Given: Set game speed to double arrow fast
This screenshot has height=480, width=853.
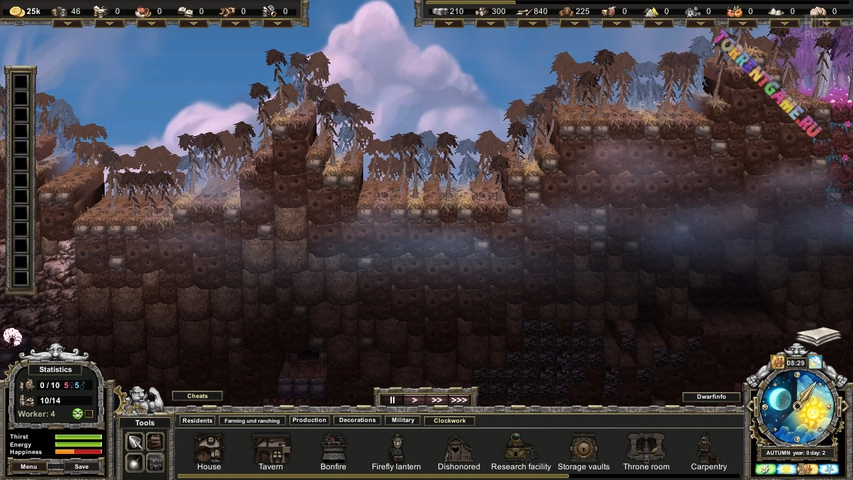Looking at the screenshot, I should 435,400.
